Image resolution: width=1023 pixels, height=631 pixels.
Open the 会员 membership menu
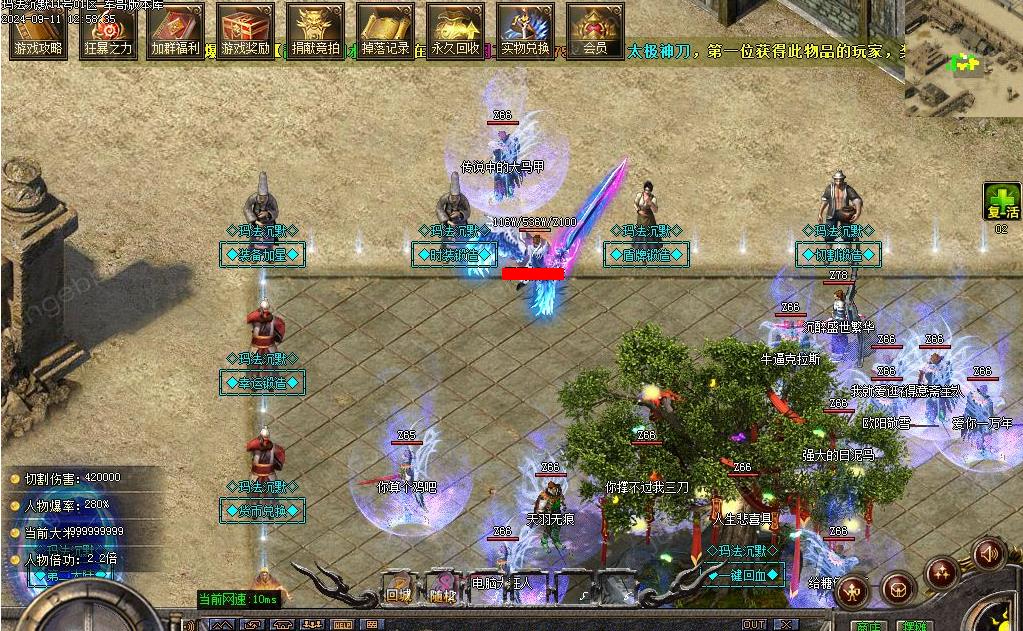(595, 30)
